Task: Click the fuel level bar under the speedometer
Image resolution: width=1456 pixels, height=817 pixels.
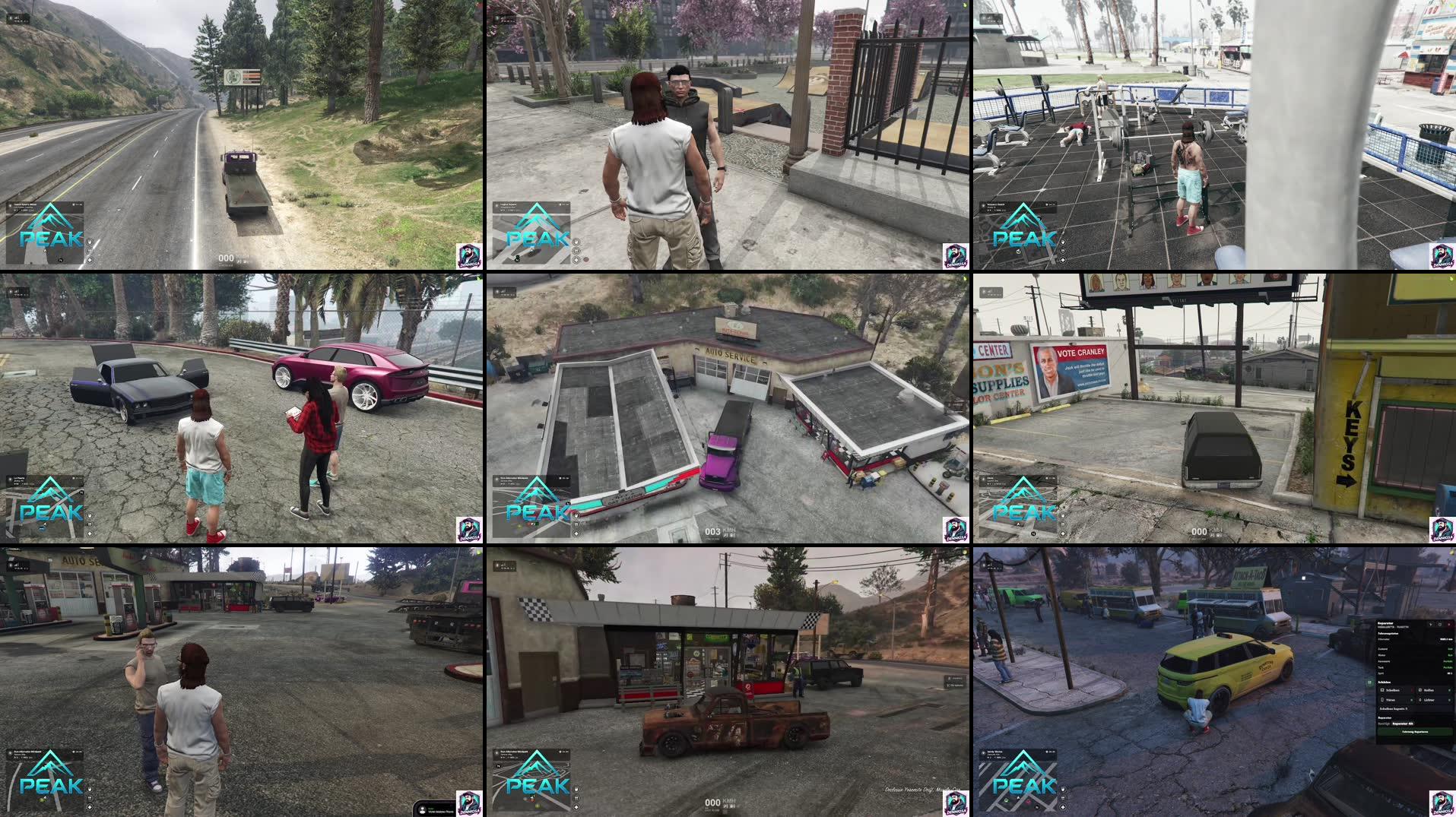Action: [712, 808]
